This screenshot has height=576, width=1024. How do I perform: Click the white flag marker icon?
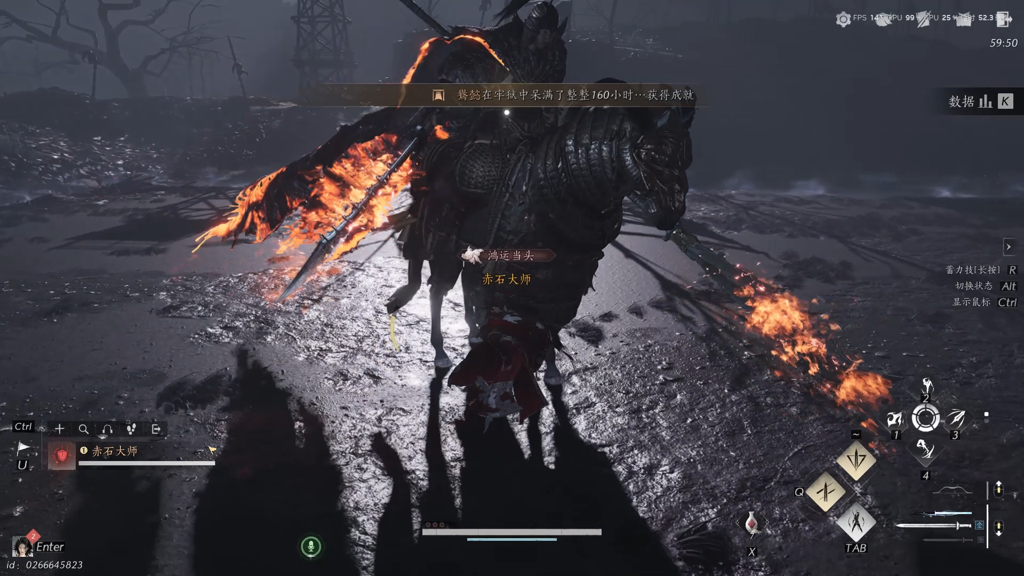23,449
